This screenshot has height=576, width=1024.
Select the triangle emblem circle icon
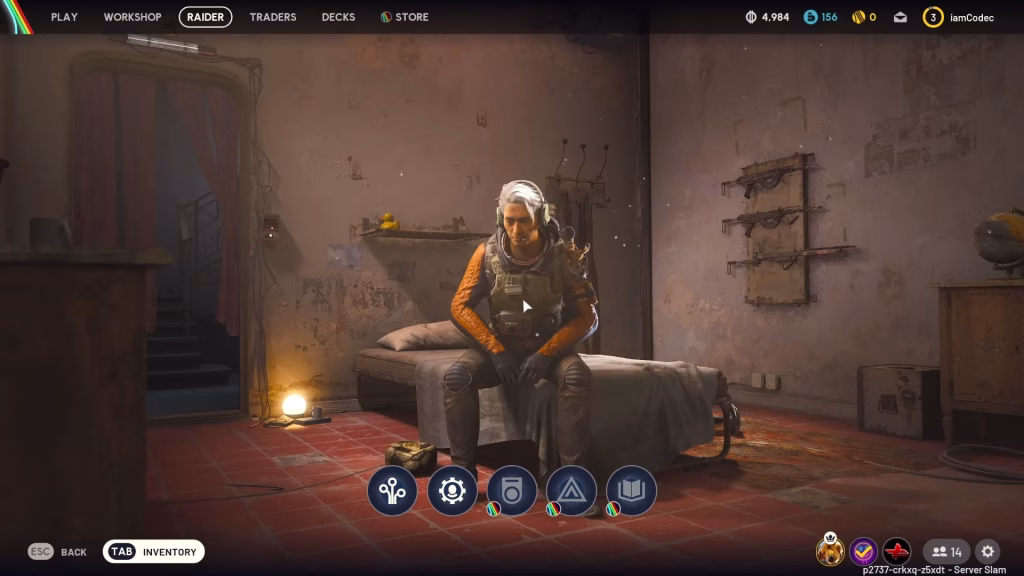(572, 491)
